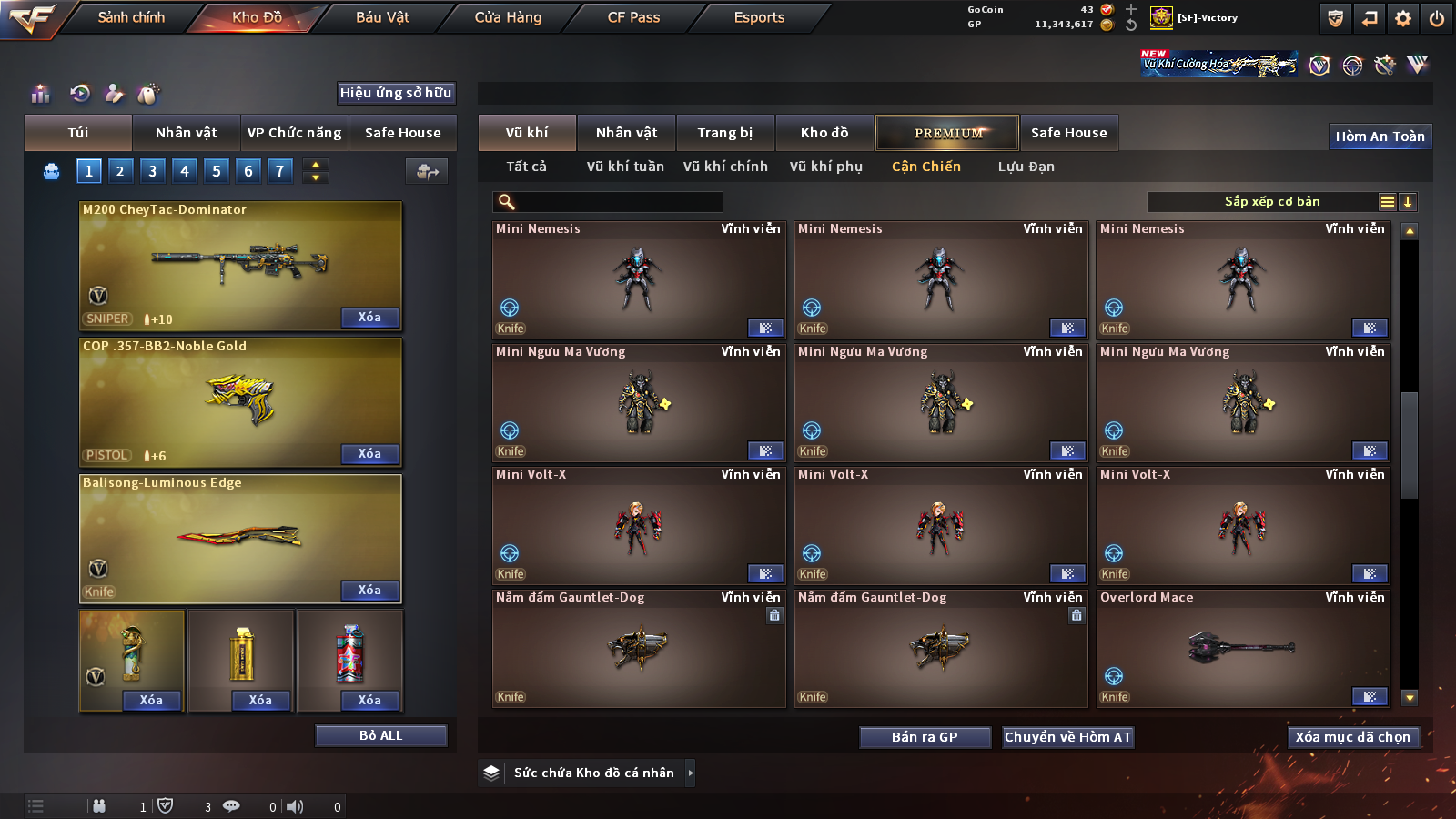Open the gear settings icon

(1403, 18)
